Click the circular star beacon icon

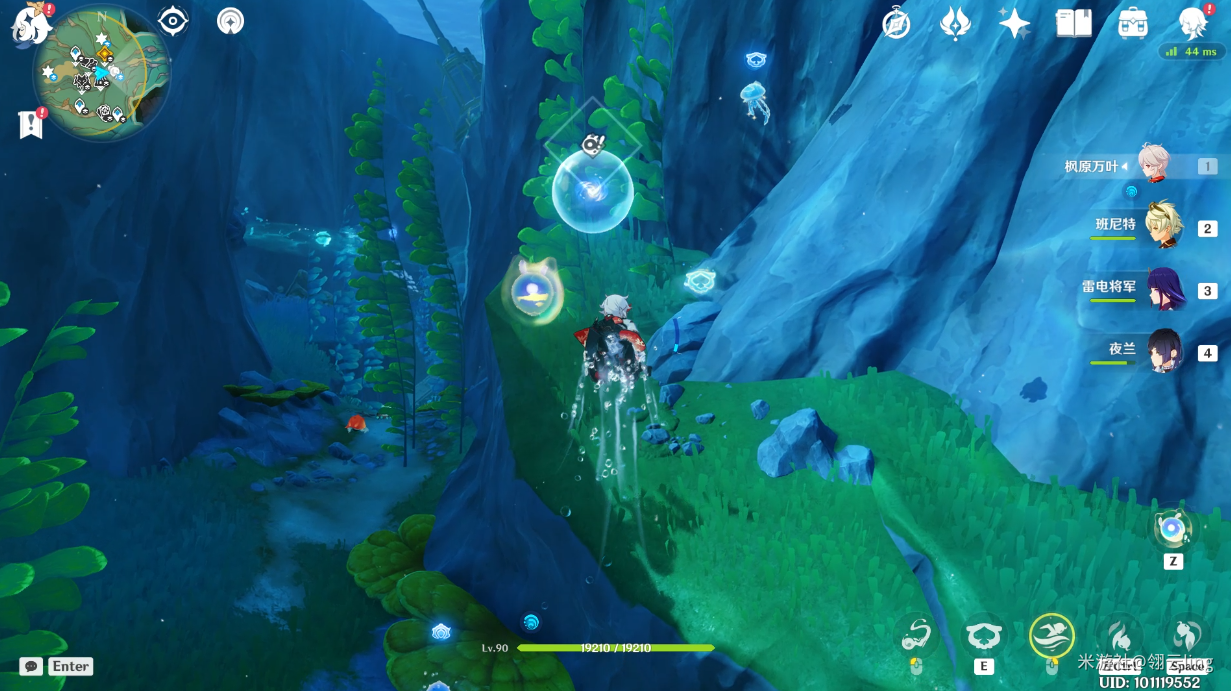pyautogui.click(x=231, y=21)
